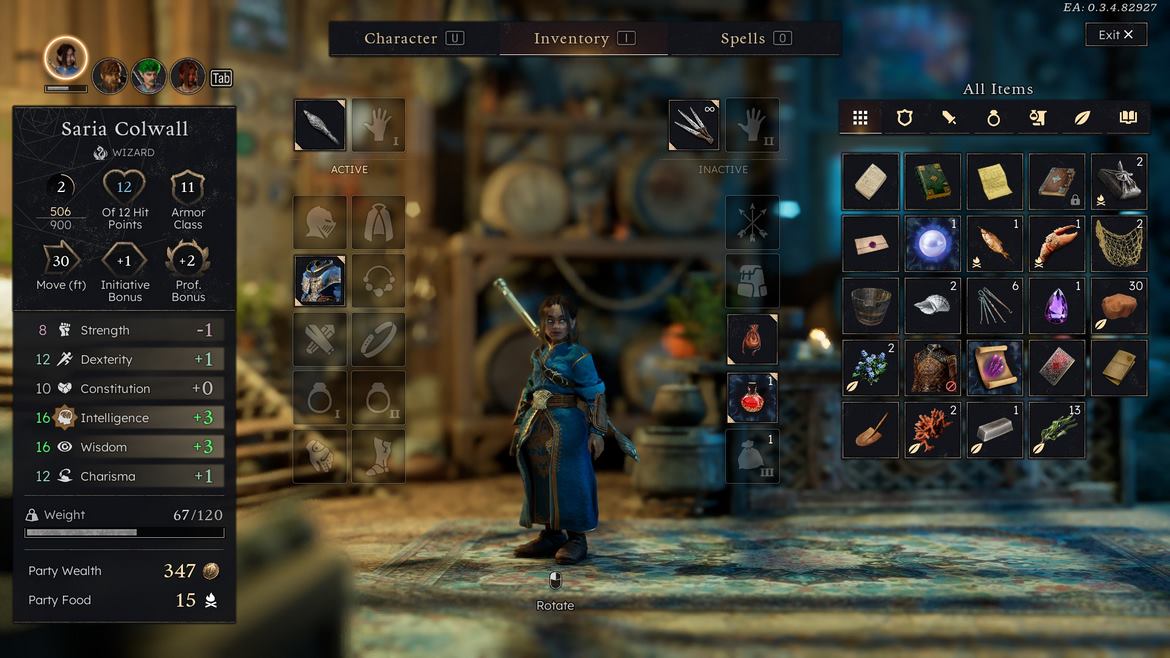
Task: Select the leather armor in inventory
Action: click(x=933, y=368)
